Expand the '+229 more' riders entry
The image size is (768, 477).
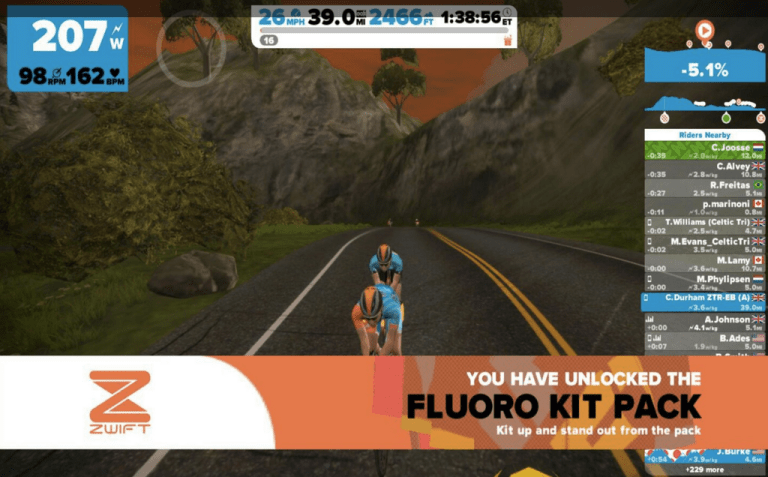click(x=704, y=469)
